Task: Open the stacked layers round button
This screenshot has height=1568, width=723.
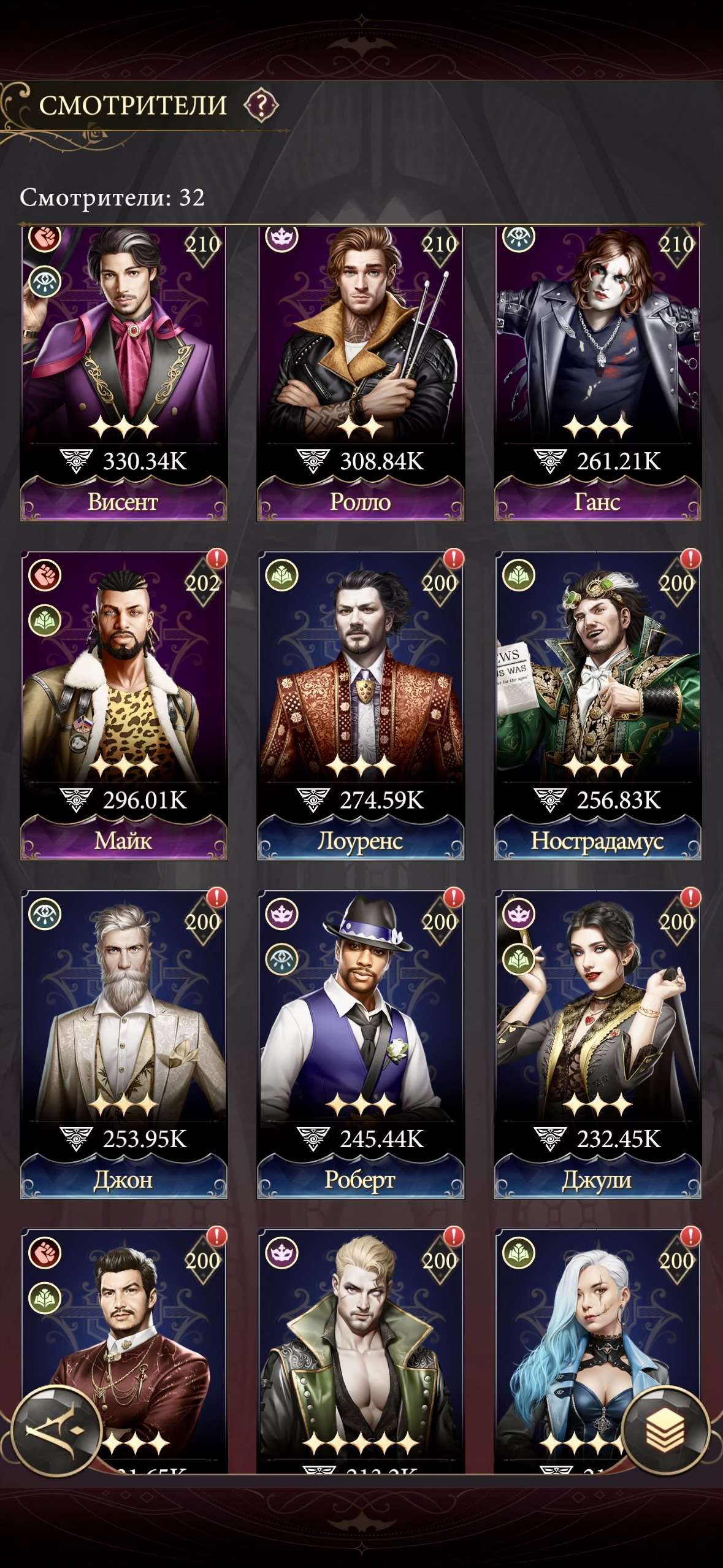Action: point(665,1431)
